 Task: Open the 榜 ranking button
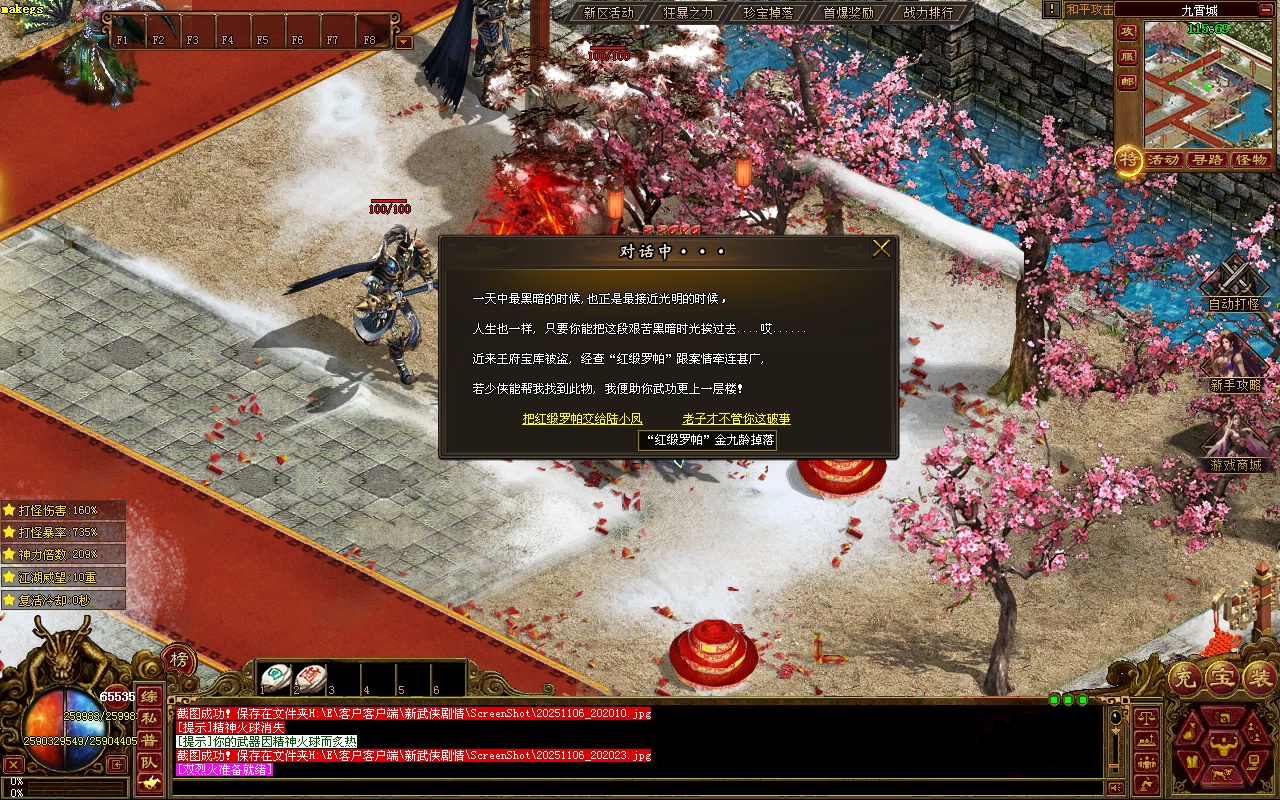[178, 659]
